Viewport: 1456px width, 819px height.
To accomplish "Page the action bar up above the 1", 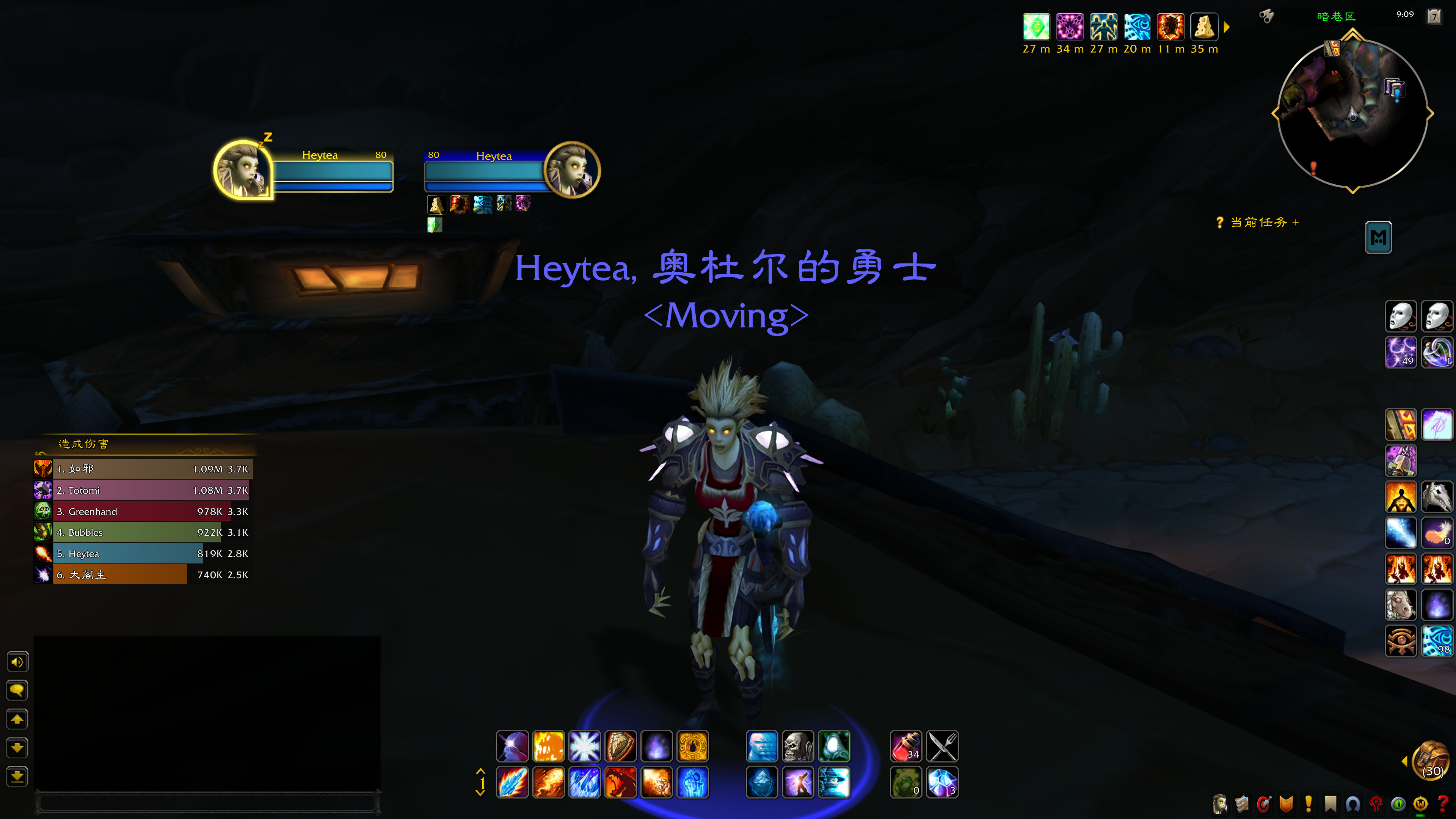I will tap(482, 772).
